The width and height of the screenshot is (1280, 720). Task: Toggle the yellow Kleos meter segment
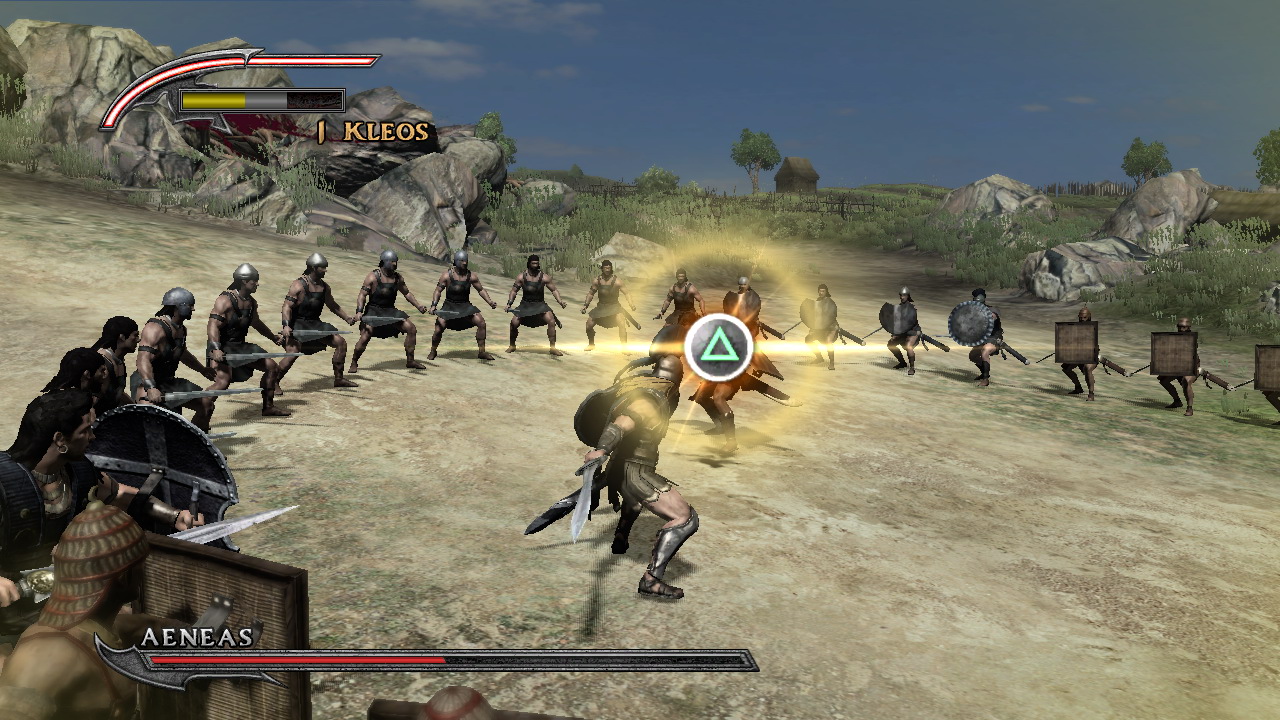pos(212,100)
